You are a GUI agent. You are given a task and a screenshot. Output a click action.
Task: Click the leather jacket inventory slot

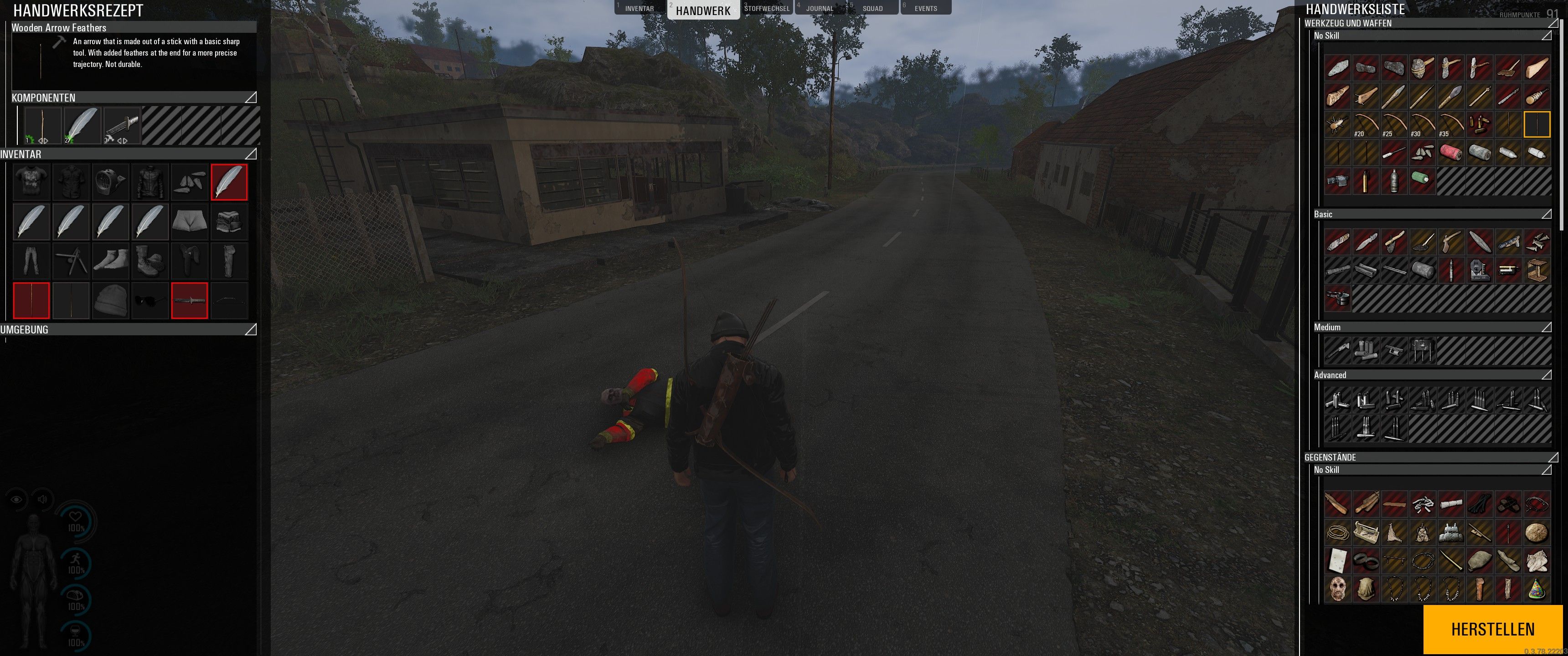150,182
